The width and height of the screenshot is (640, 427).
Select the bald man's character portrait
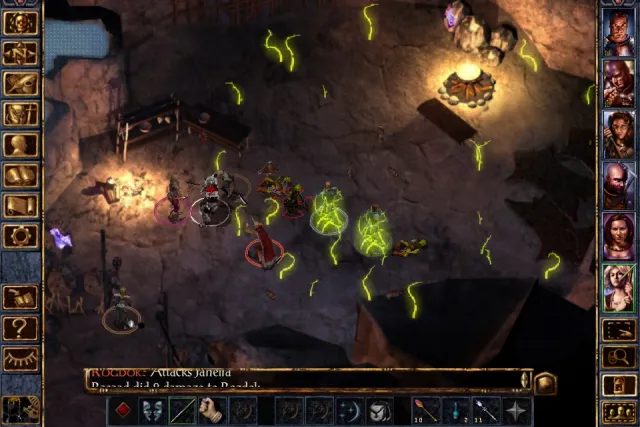point(617,185)
